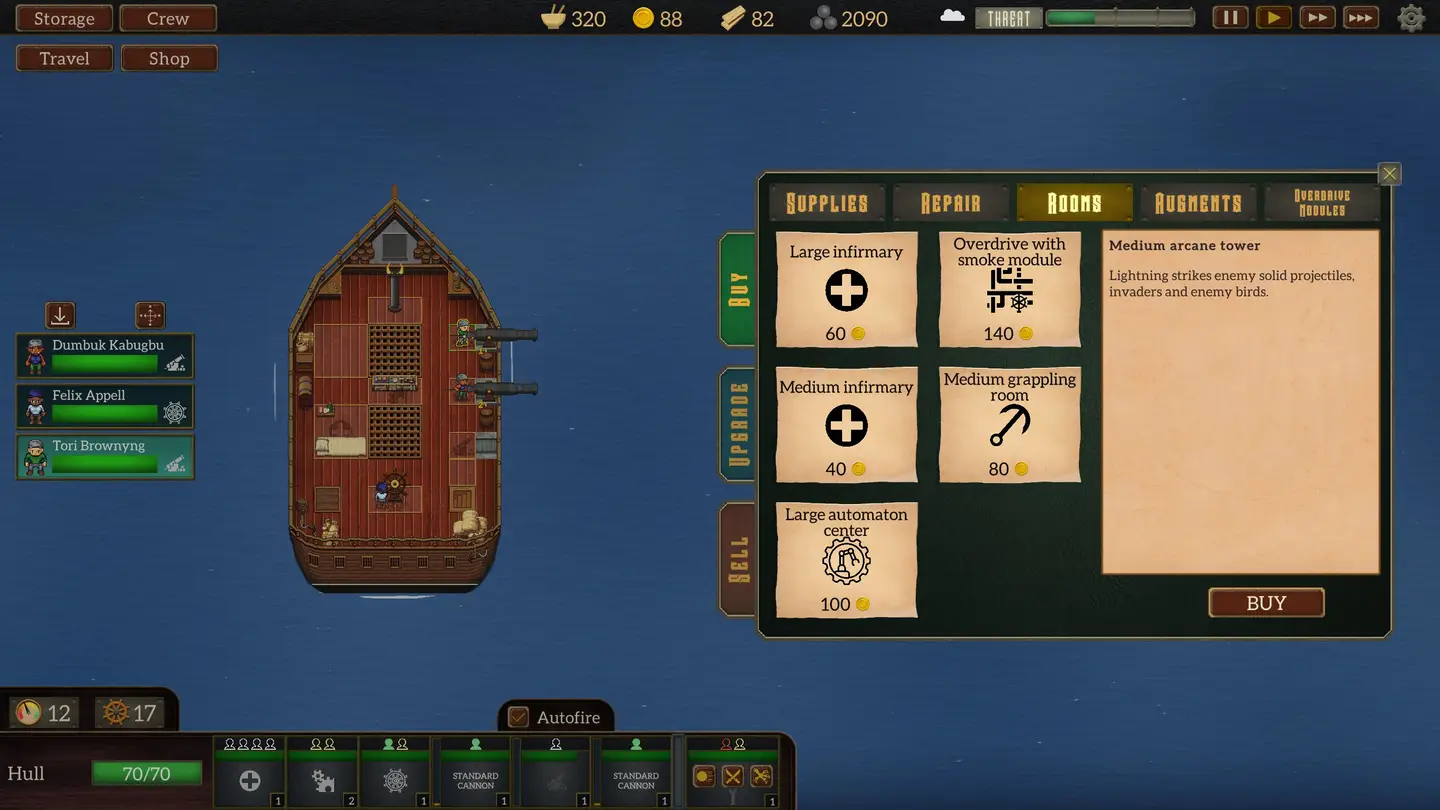1440x810 pixels.
Task: Open the Travel menu
Action: (x=65, y=59)
